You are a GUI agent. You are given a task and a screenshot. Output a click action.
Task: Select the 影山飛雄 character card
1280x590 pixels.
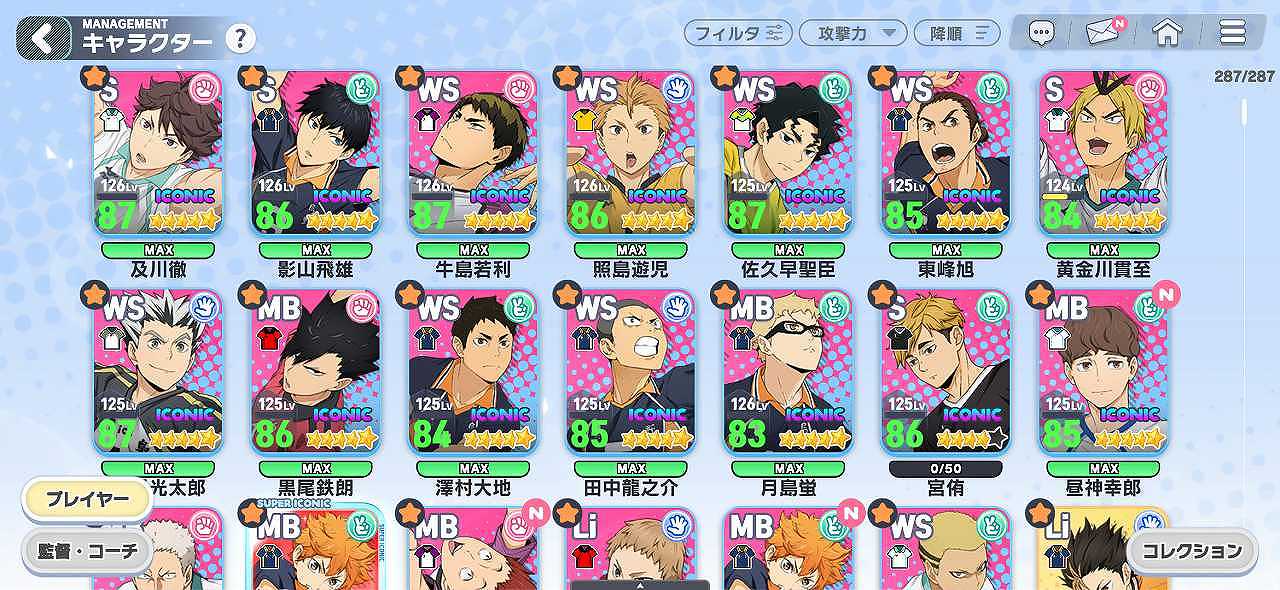coord(316,153)
